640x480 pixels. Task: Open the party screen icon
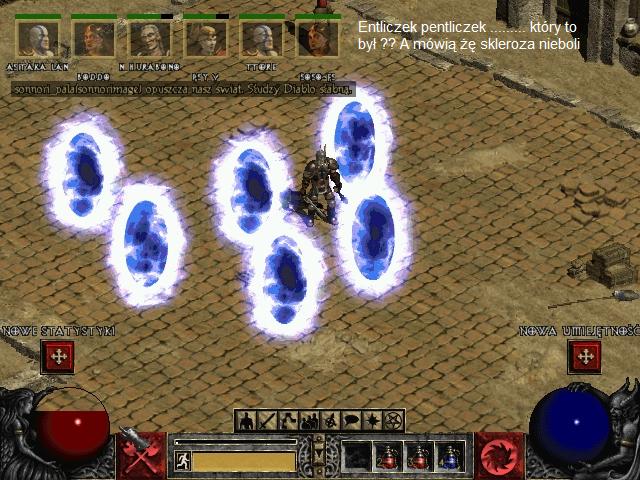point(310,420)
